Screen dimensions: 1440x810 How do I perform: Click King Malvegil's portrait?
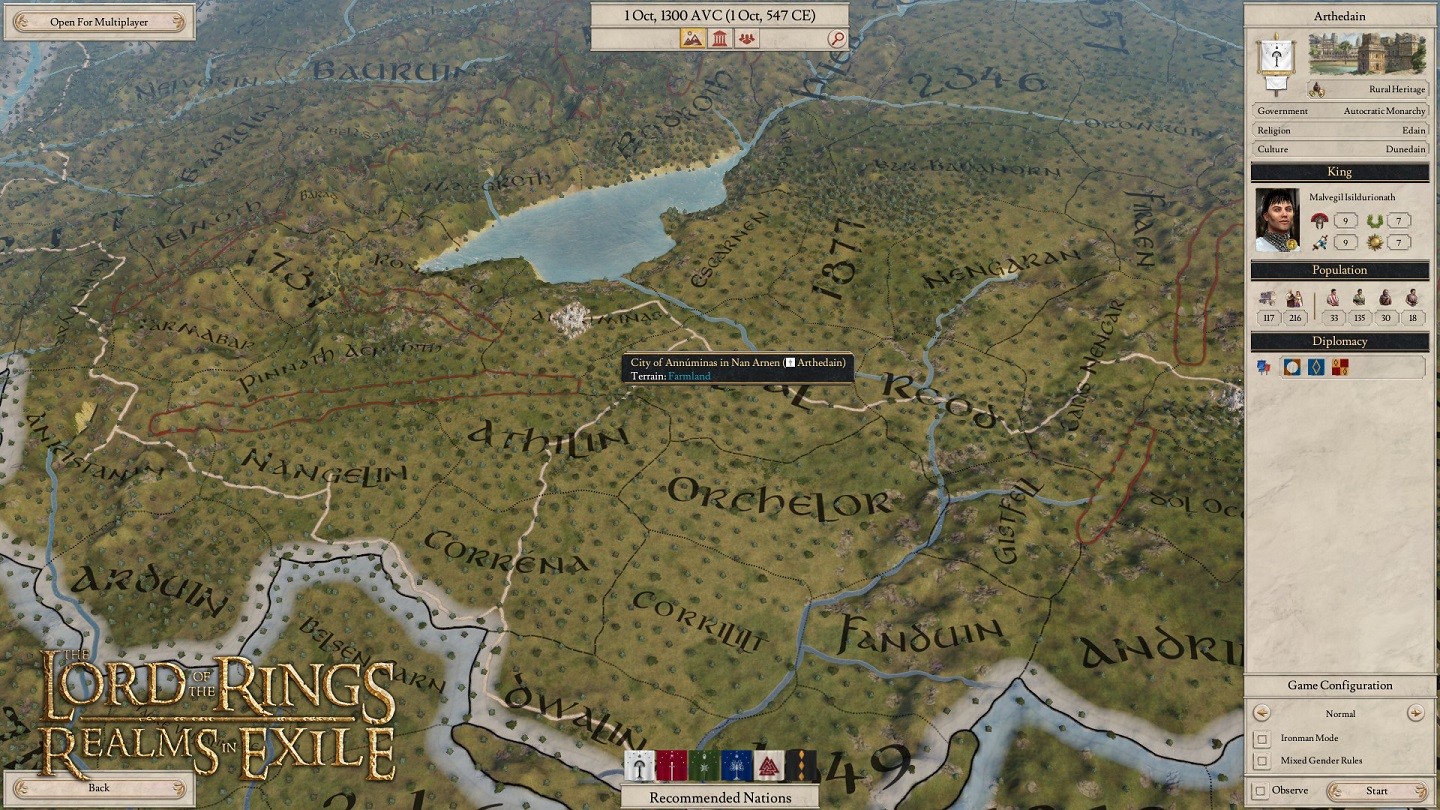(1277, 219)
